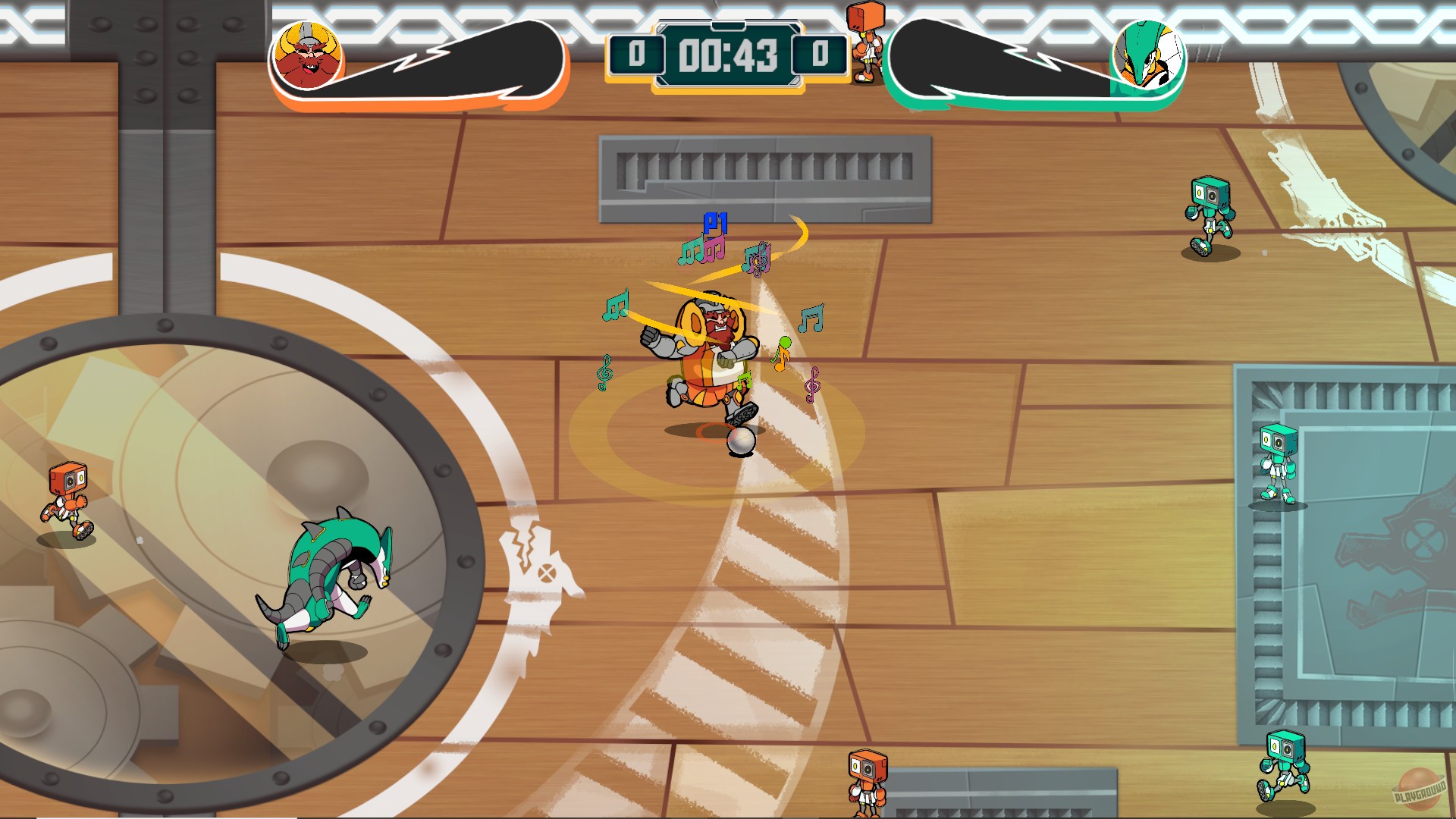The height and width of the screenshot is (819, 1456).
Task: Toggle the left team score counter
Action: [637, 55]
